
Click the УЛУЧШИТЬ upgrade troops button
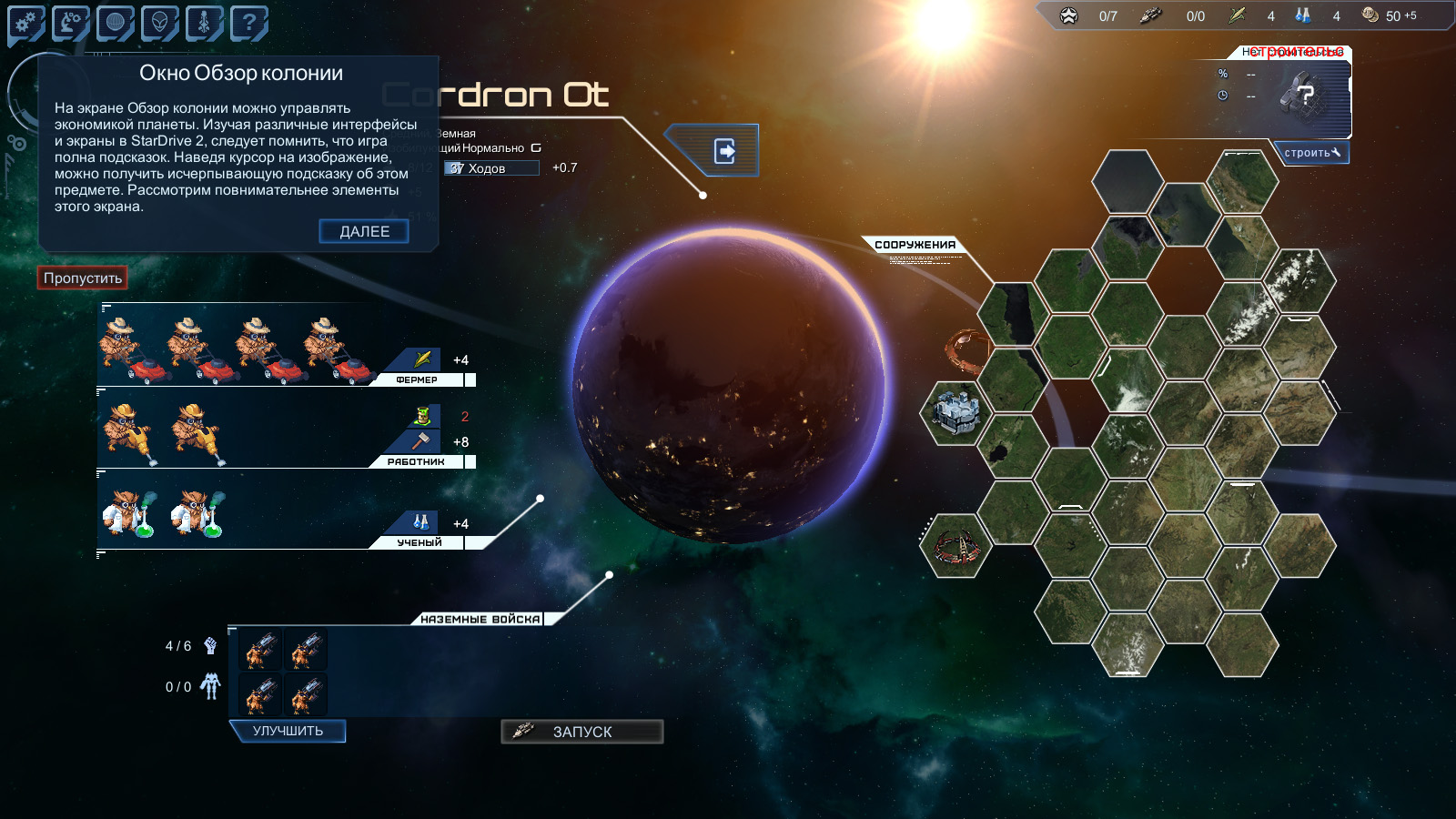[288, 731]
